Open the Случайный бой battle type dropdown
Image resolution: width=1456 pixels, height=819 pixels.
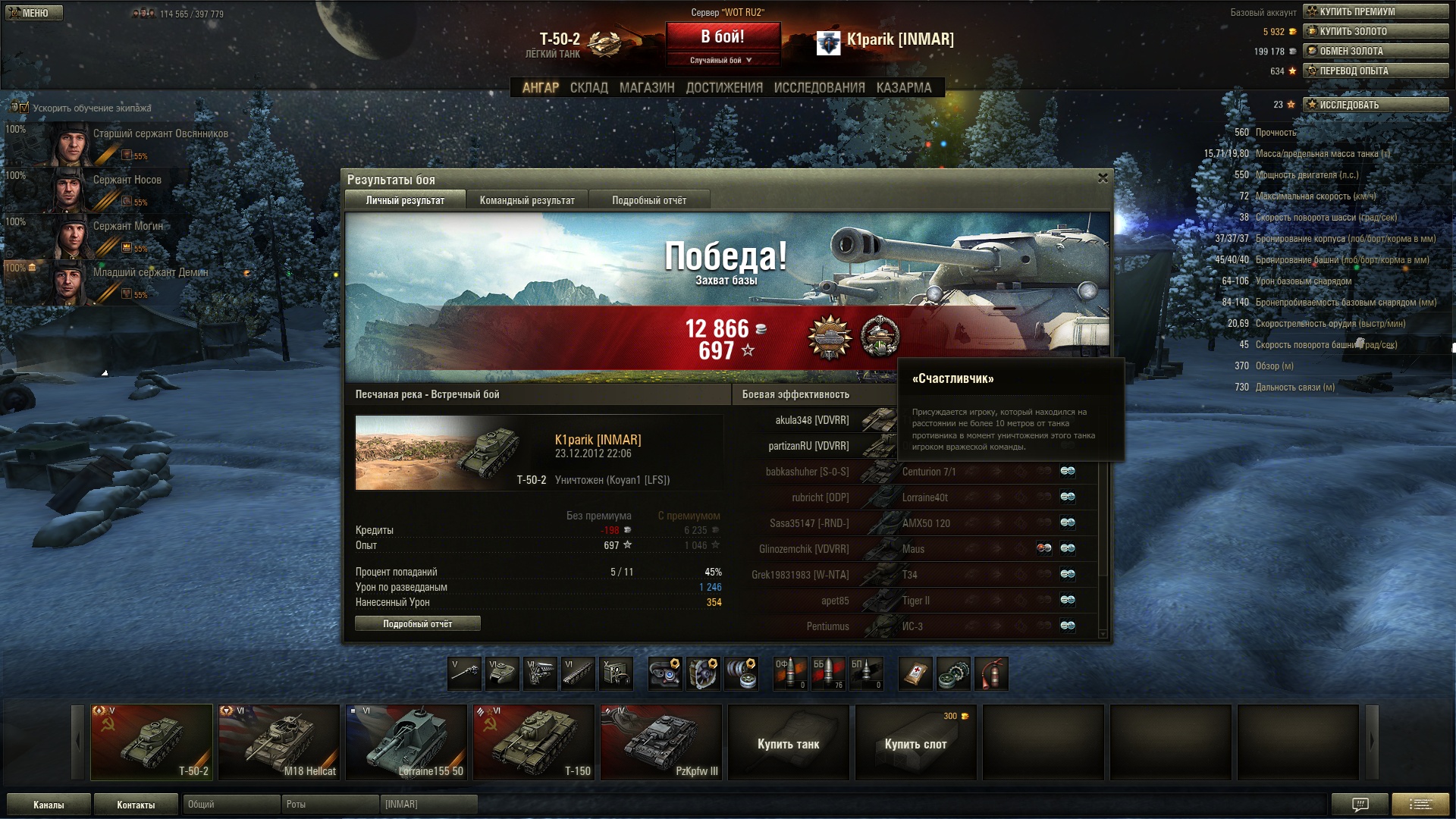(x=722, y=60)
